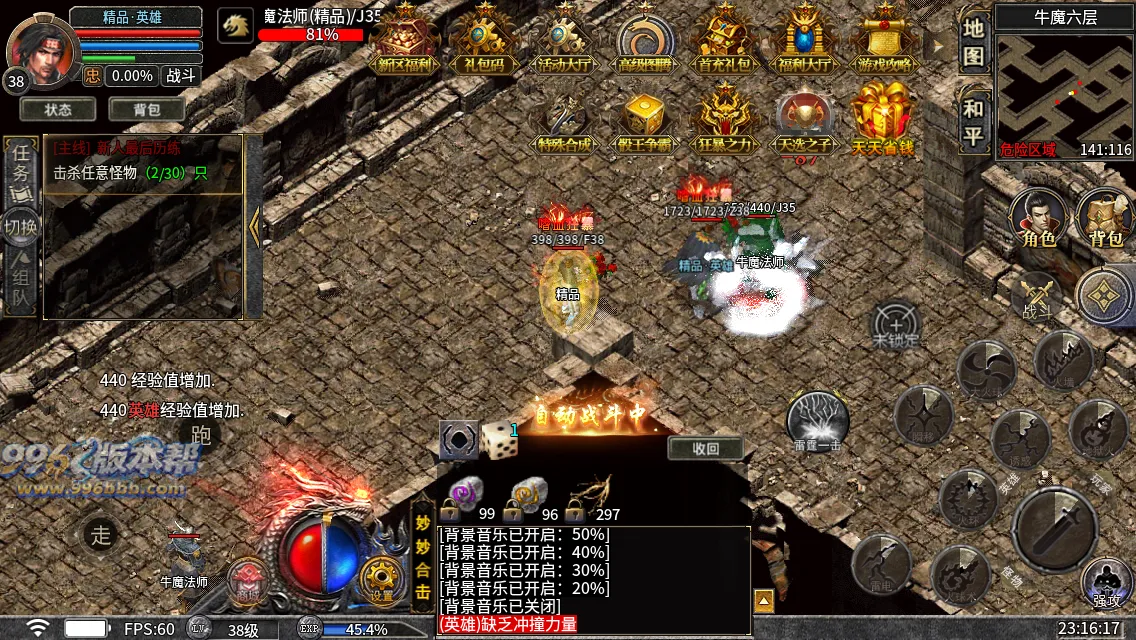The height and width of the screenshot is (640, 1136).
Task: Open the 狂暴之力 berserk power icon
Action: [725, 120]
